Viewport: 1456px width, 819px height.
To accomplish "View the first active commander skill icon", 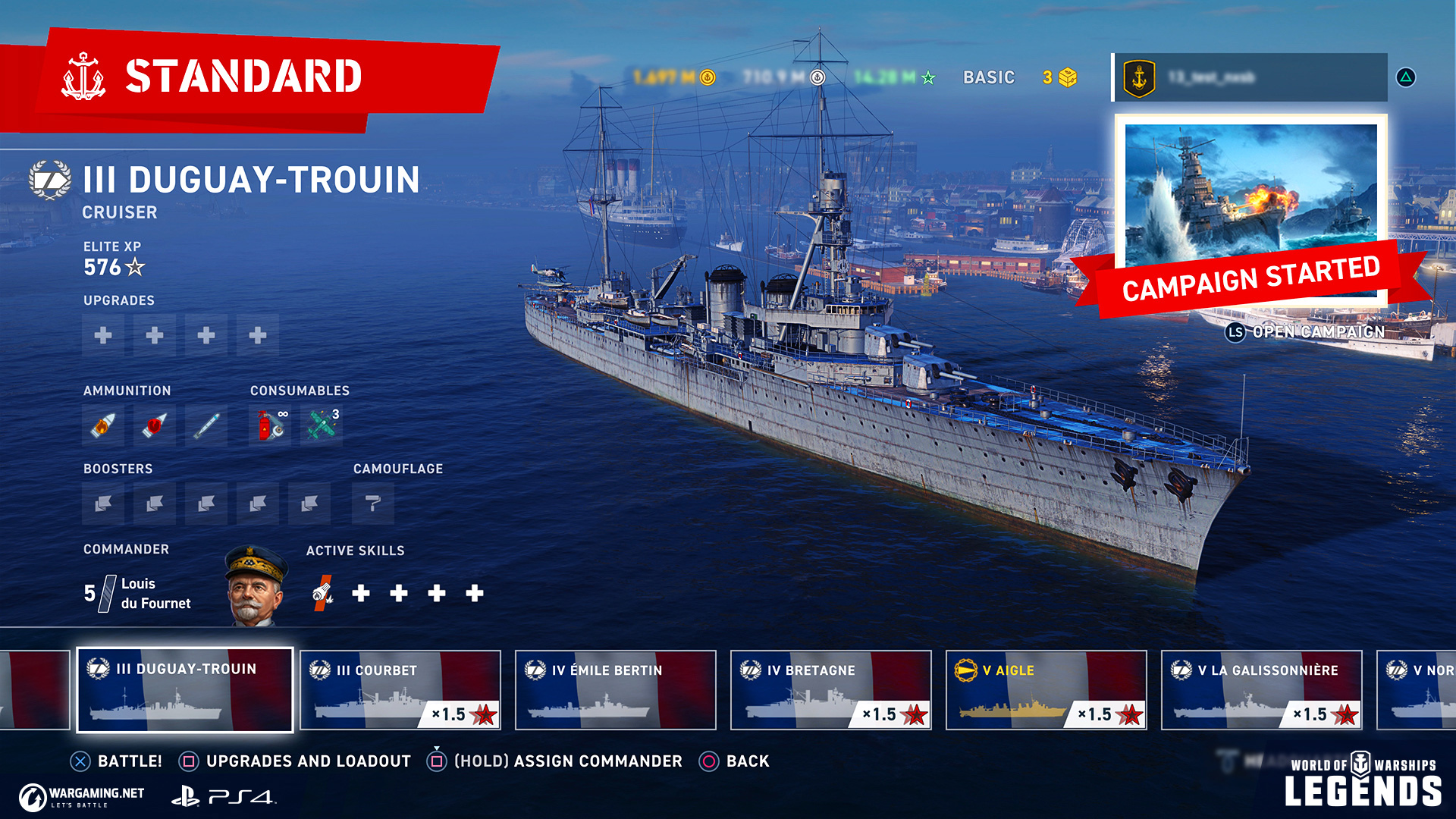I will coord(323,593).
